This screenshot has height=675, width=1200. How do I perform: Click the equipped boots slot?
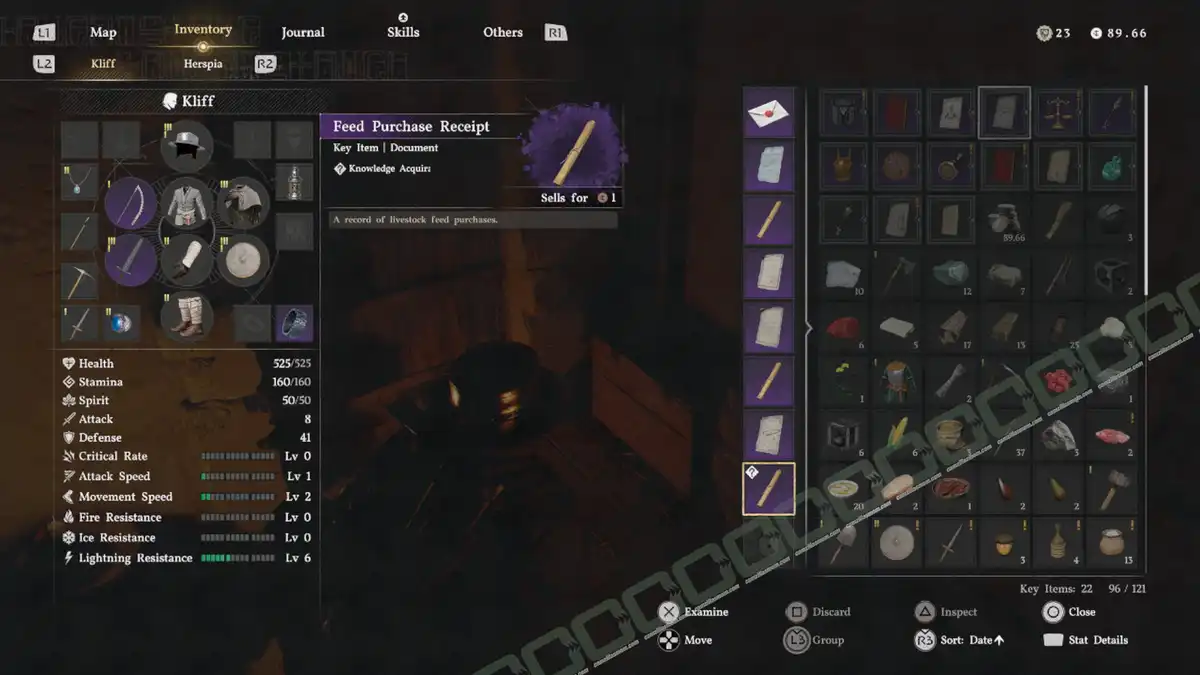(187, 316)
